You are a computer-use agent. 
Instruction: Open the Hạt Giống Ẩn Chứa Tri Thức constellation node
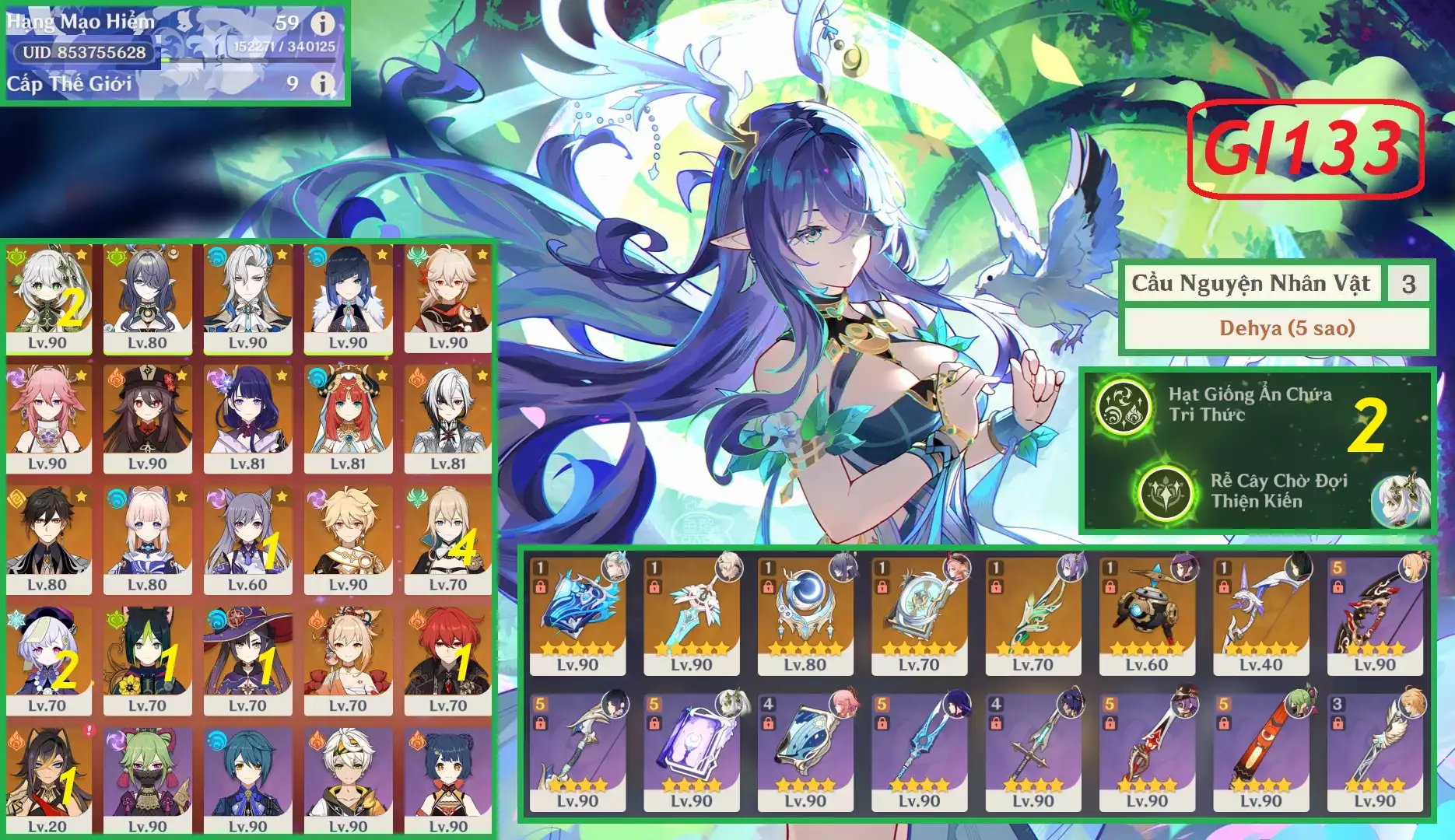click(1123, 405)
